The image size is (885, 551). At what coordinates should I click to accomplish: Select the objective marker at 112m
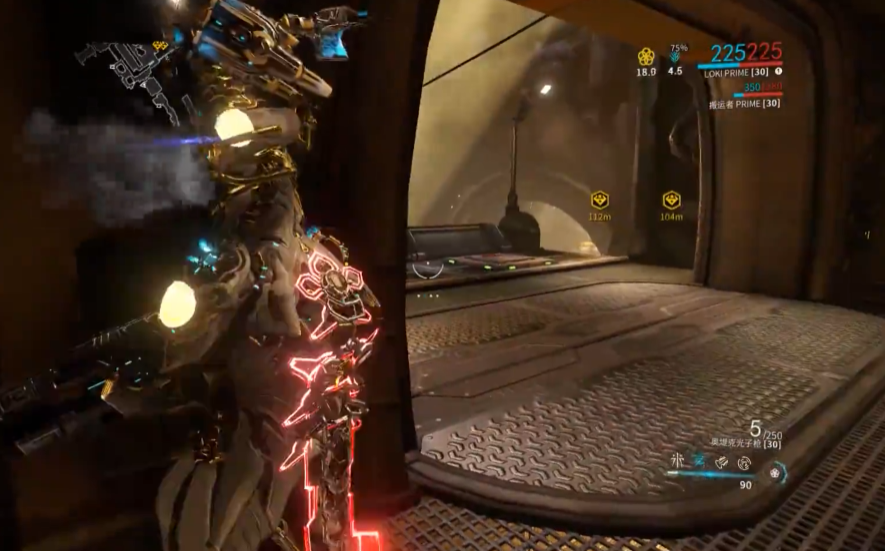pos(599,200)
